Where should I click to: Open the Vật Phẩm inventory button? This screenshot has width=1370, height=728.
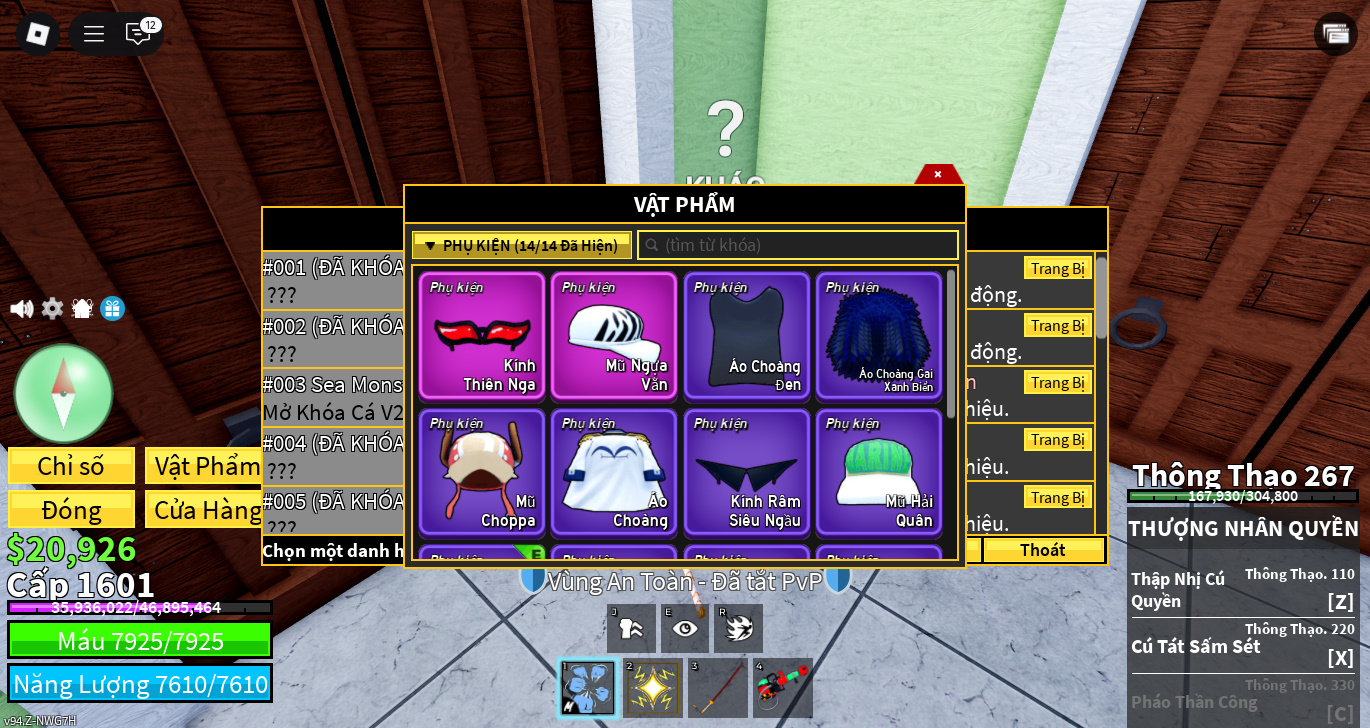(207, 466)
